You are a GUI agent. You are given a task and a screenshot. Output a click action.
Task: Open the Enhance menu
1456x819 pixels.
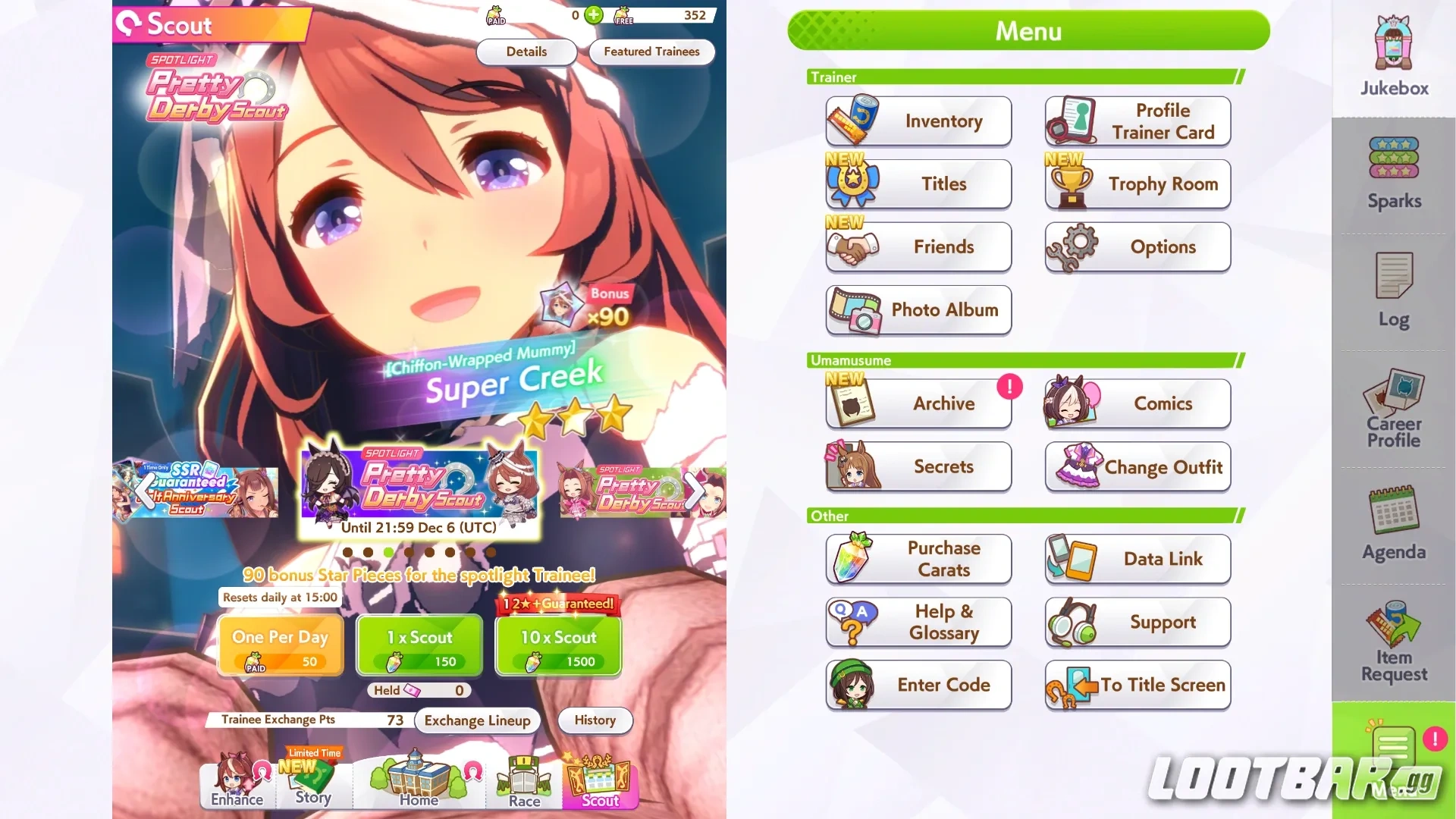tap(236, 789)
